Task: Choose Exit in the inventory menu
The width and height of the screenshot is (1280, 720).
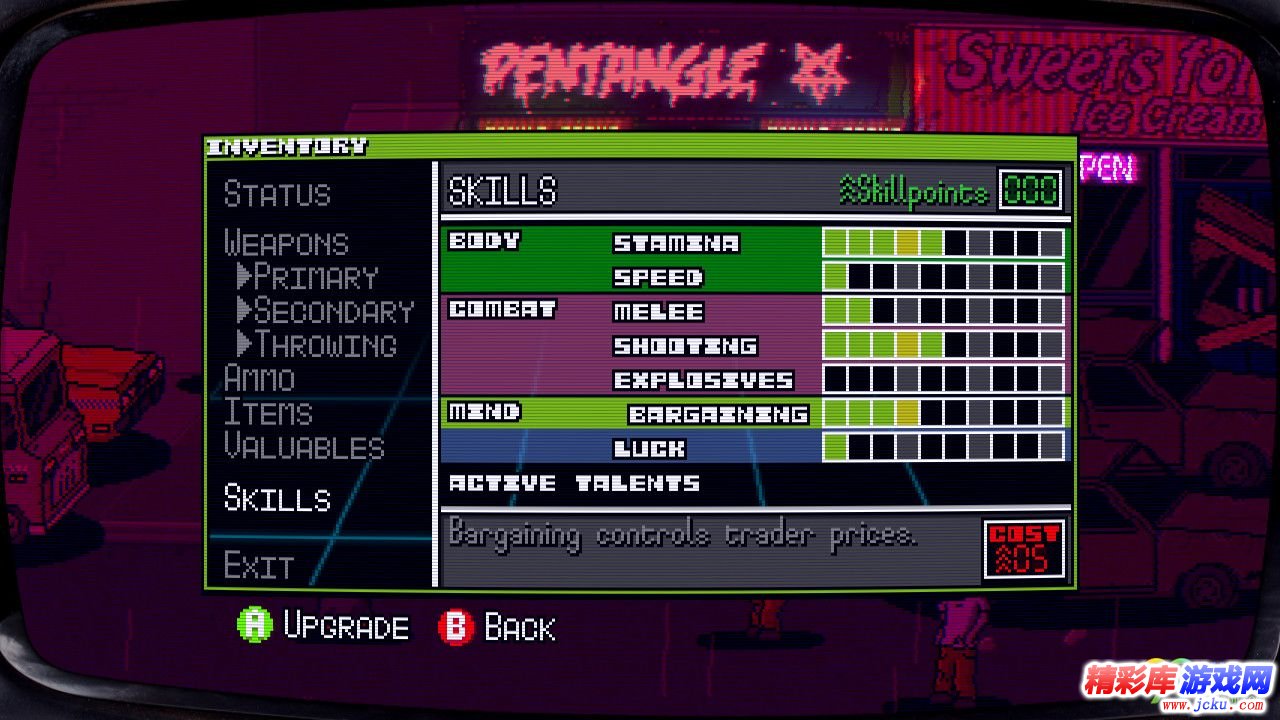Action: [258, 566]
